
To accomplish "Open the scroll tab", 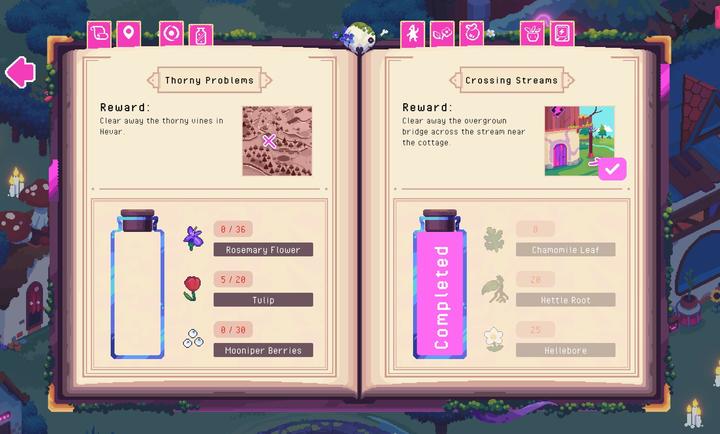I will 100,34.
